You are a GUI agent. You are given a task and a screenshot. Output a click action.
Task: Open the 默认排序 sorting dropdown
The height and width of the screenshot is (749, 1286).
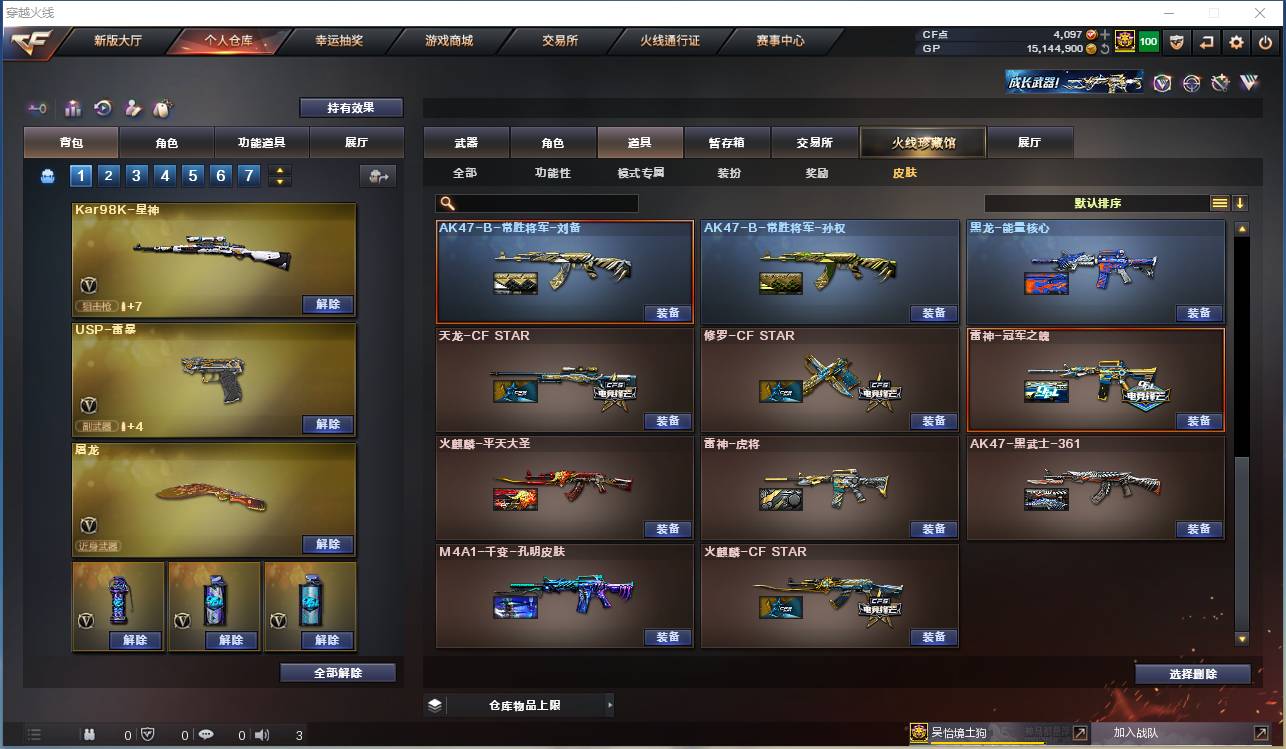click(x=1100, y=201)
